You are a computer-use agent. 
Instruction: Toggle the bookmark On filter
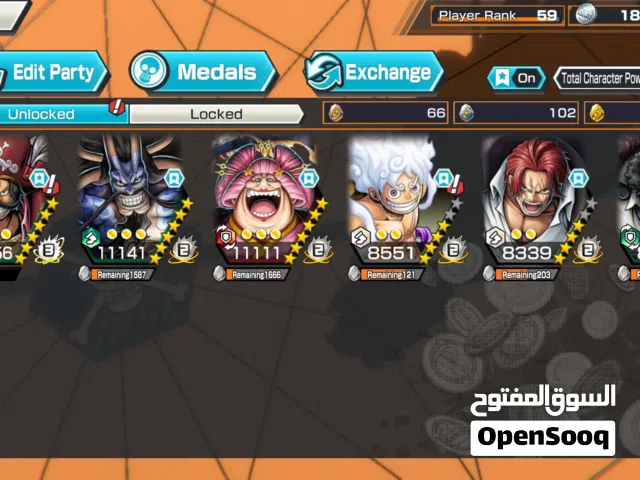coord(516,78)
